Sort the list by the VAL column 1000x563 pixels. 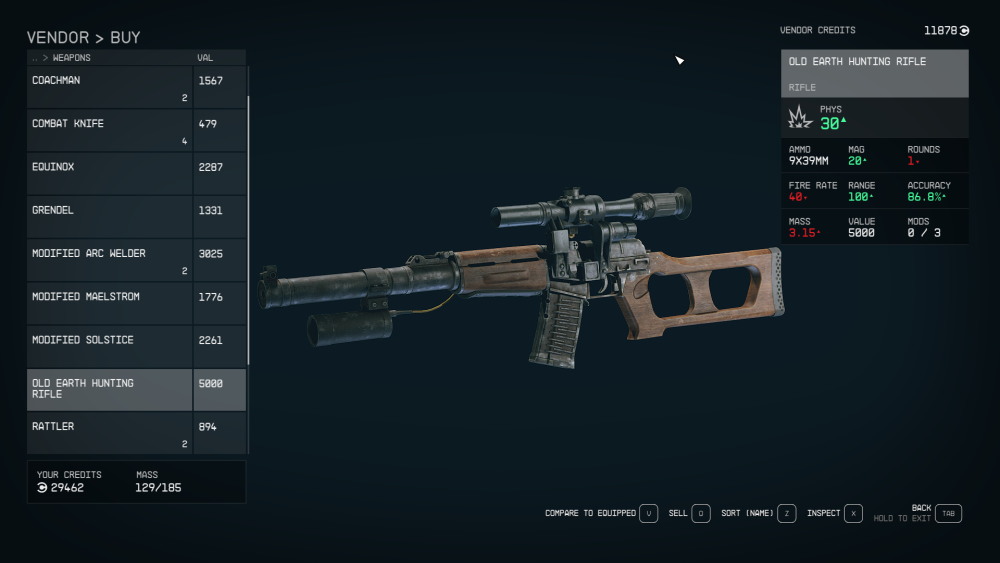pyautogui.click(x=205, y=58)
